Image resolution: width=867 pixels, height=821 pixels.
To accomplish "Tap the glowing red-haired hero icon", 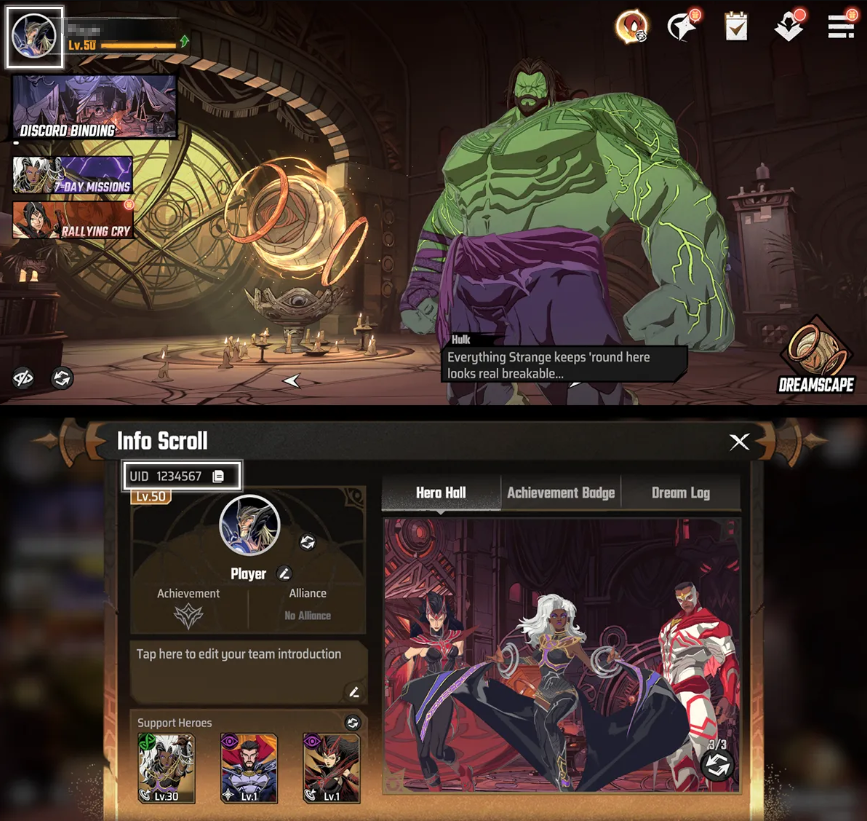I will [x=631, y=27].
